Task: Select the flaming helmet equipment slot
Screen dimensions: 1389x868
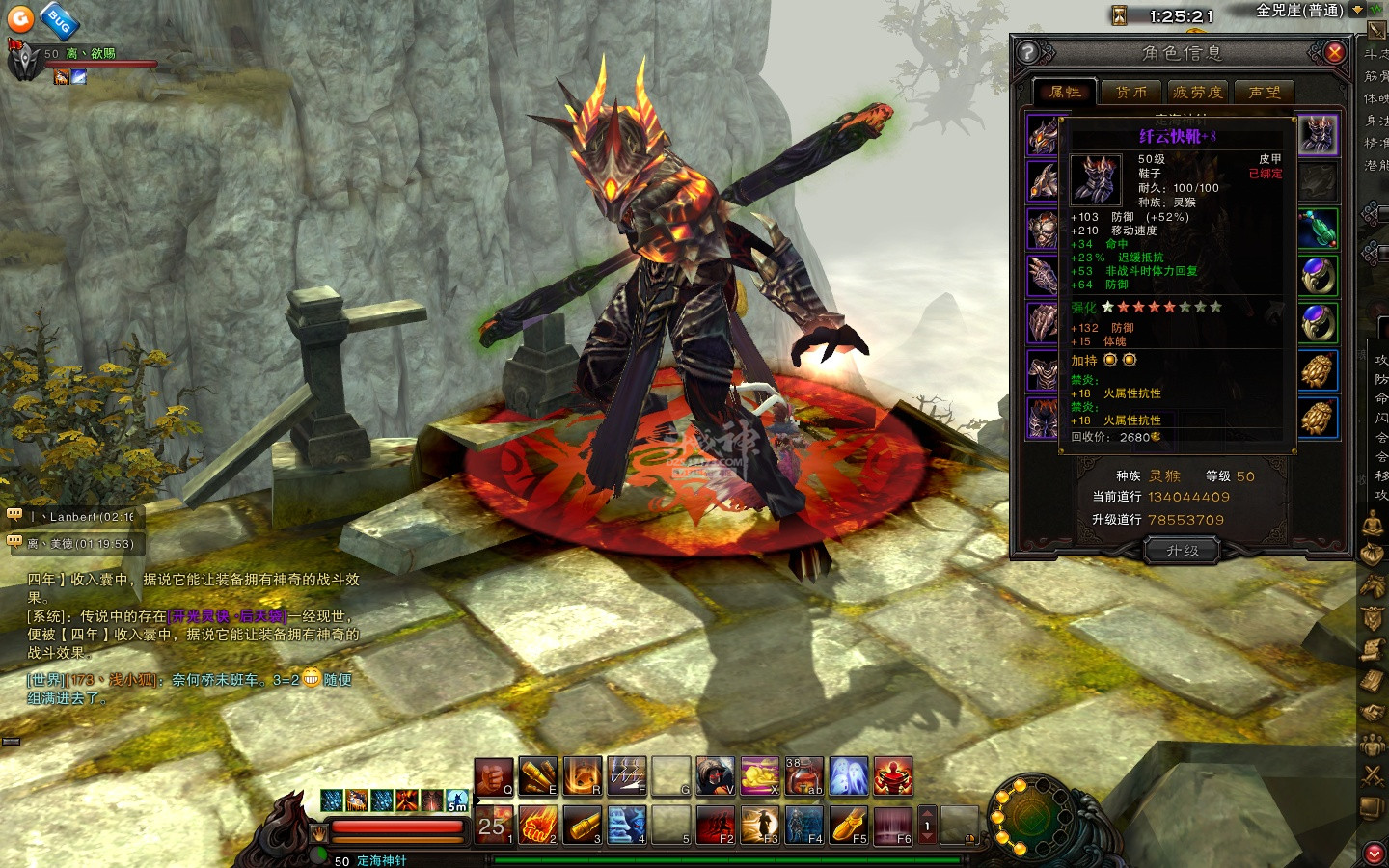Action: click(x=1043, y=136)
